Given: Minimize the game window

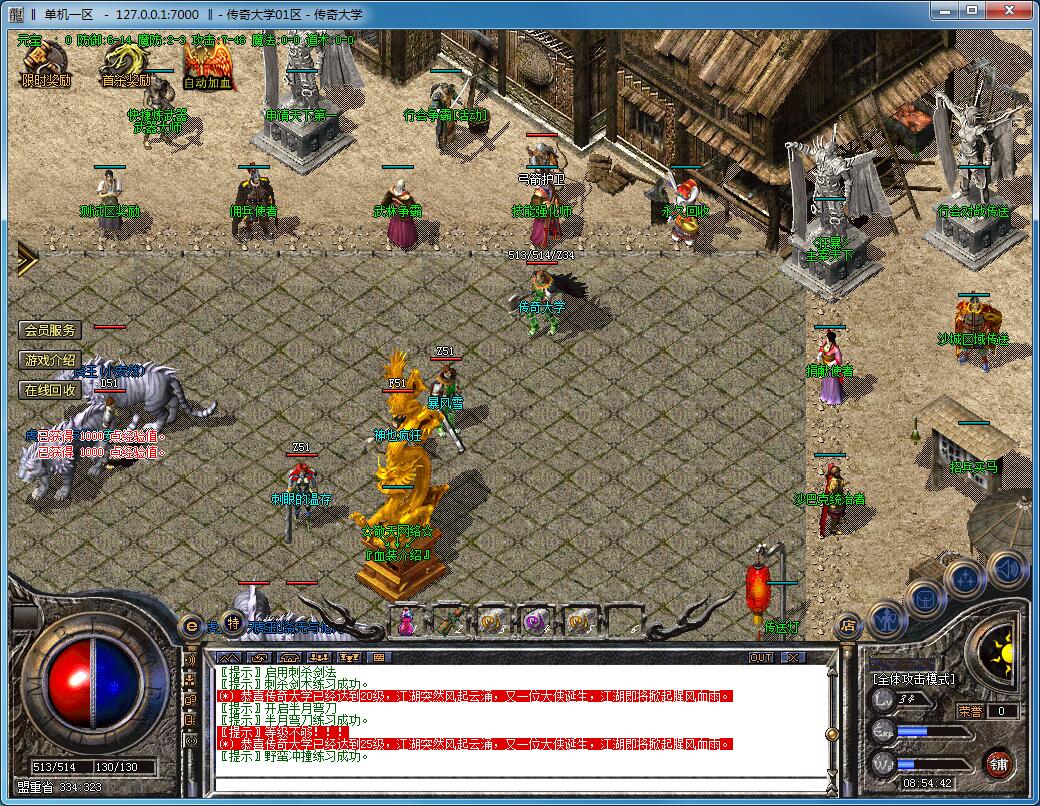Looking at the screenshot, I should [945, 11].
